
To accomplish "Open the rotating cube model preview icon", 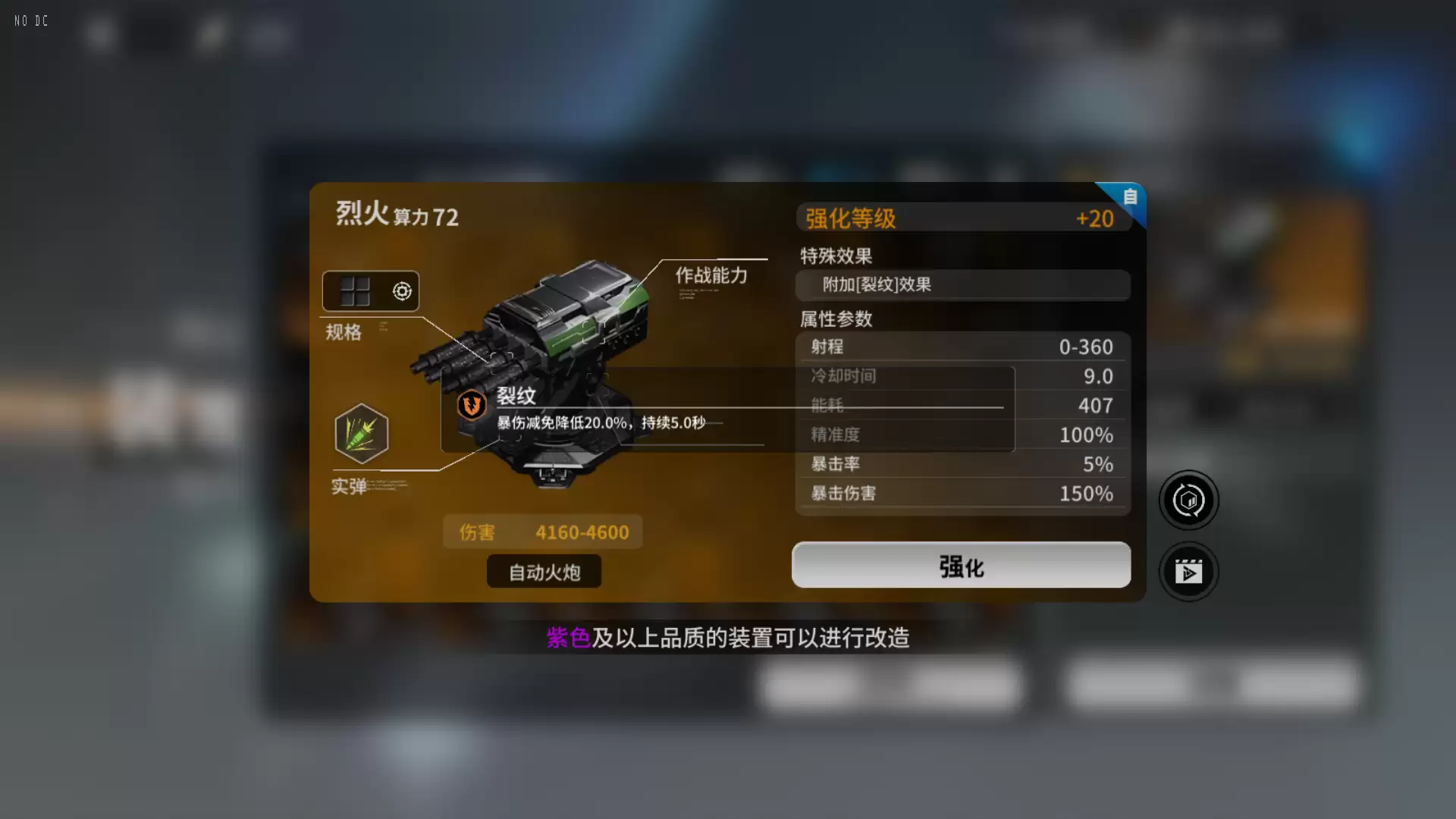I will [x=1188, y=500].
